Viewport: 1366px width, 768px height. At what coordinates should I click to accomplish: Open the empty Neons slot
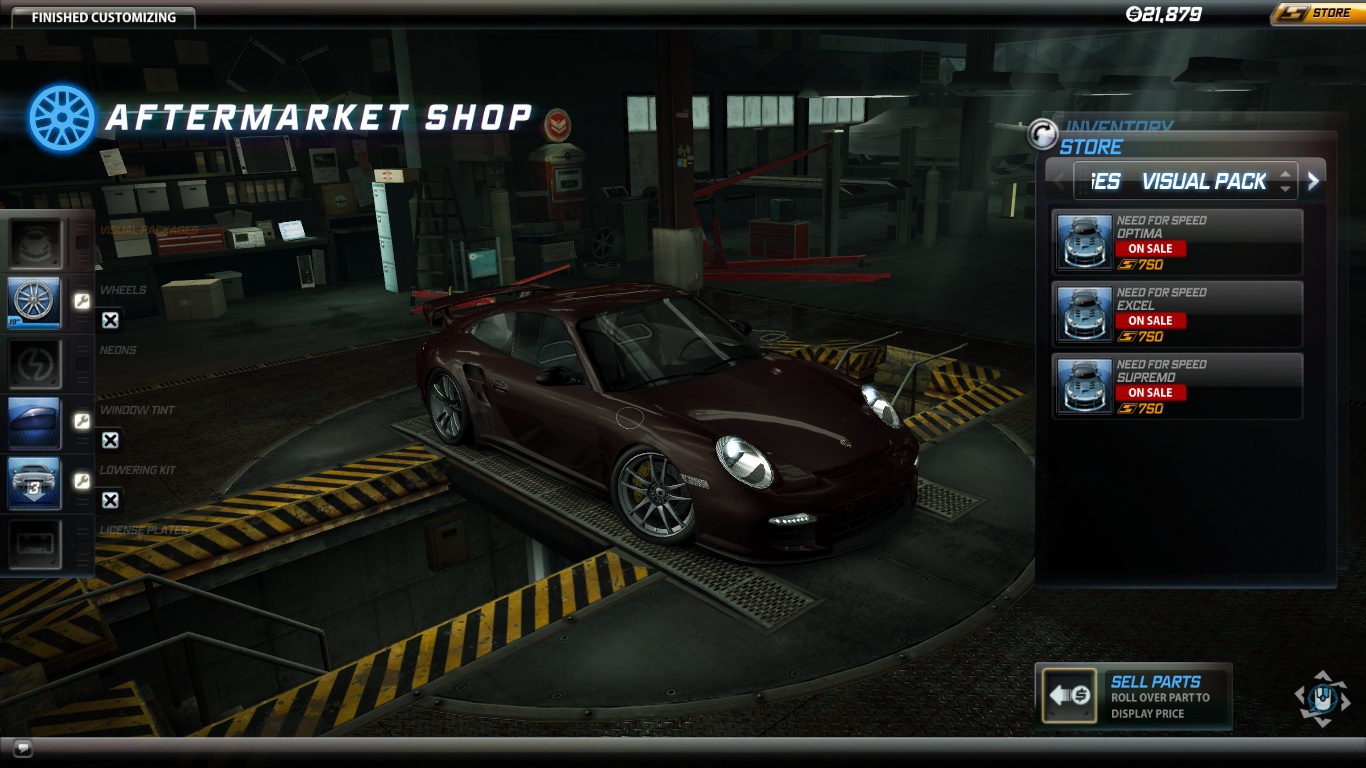[x=36, y=363]
